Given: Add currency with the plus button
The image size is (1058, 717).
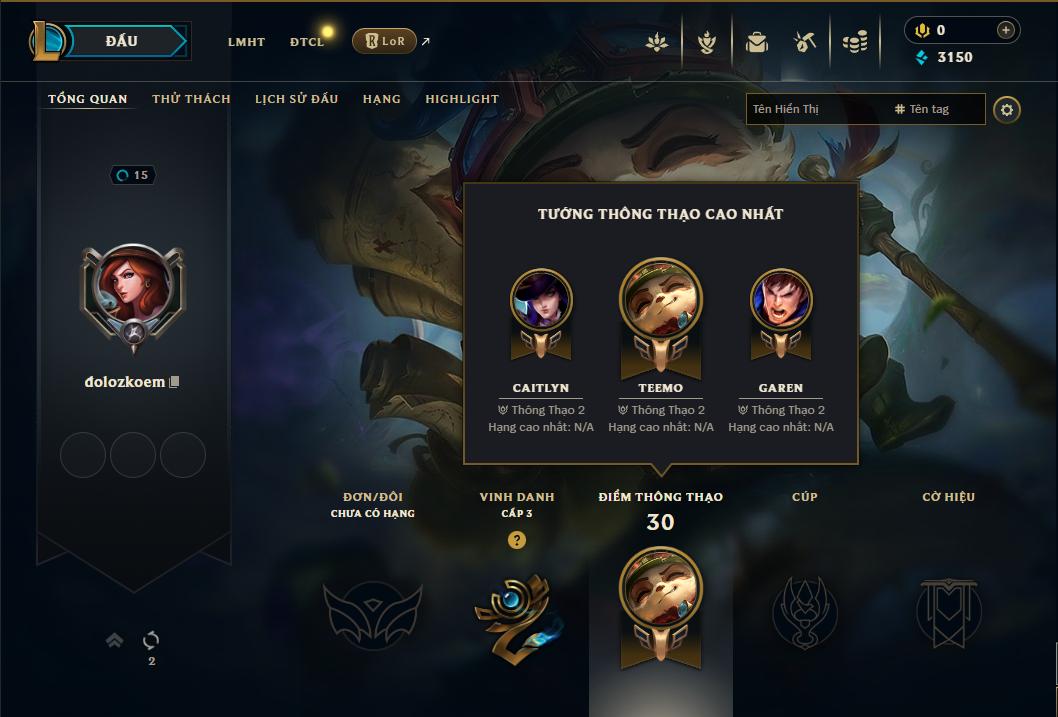Looking at the screenshot, I should tap(1005, 30).
